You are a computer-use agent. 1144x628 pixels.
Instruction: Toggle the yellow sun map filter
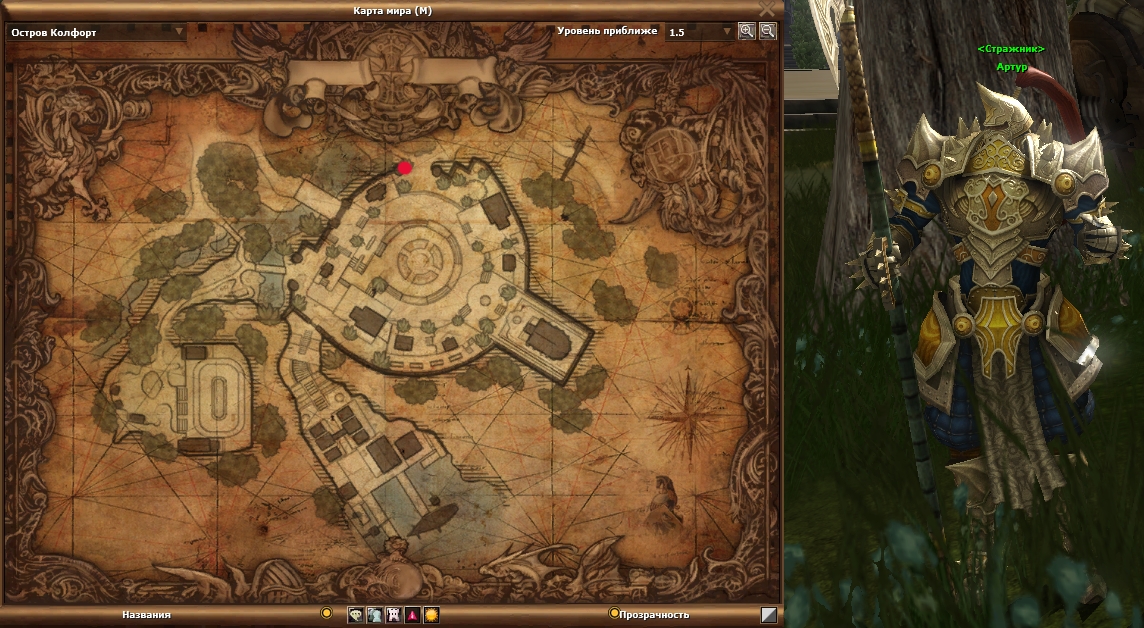point(431,615)
